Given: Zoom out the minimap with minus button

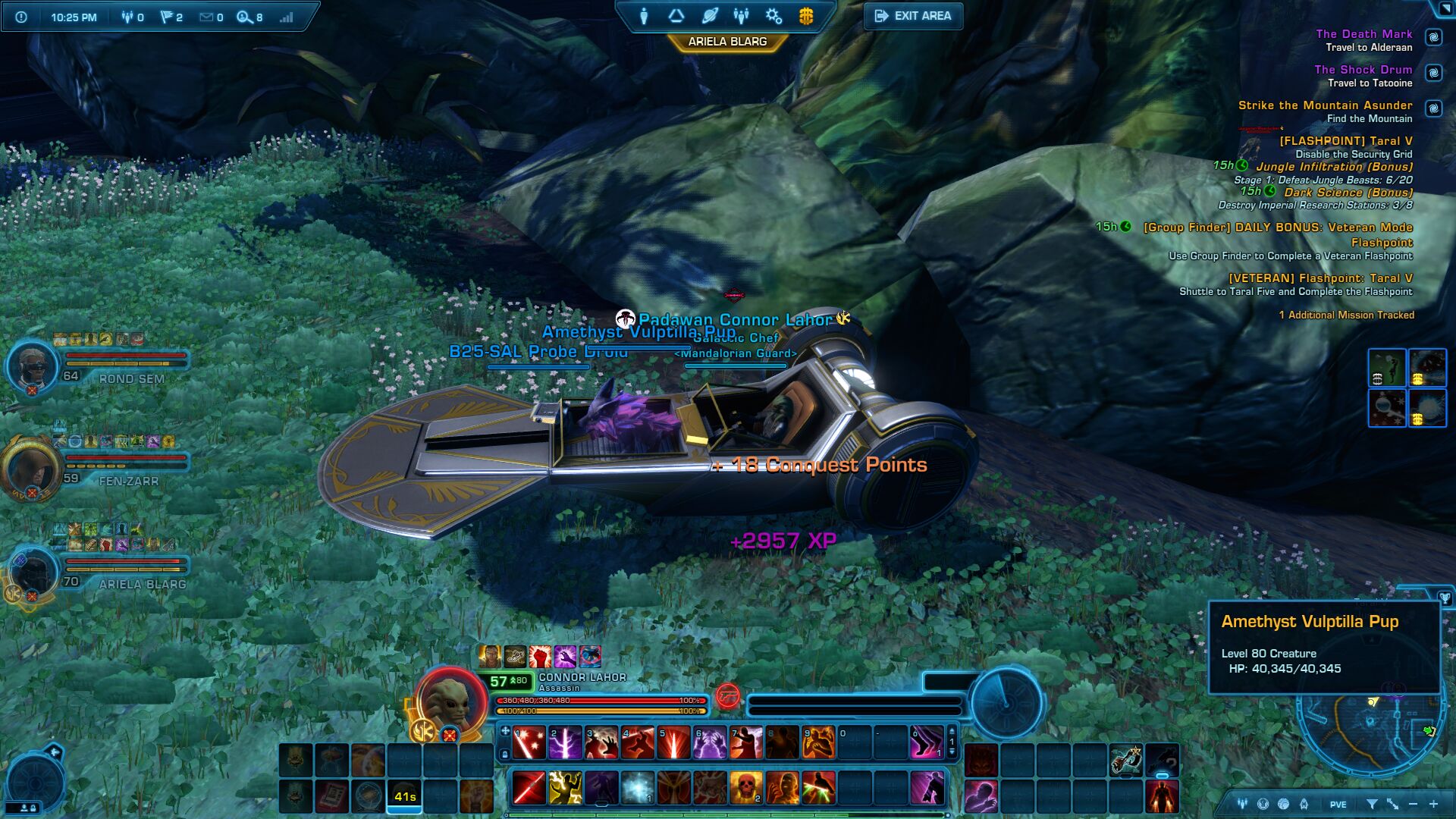Looking at the screenshot, I should pos(1413,804).
